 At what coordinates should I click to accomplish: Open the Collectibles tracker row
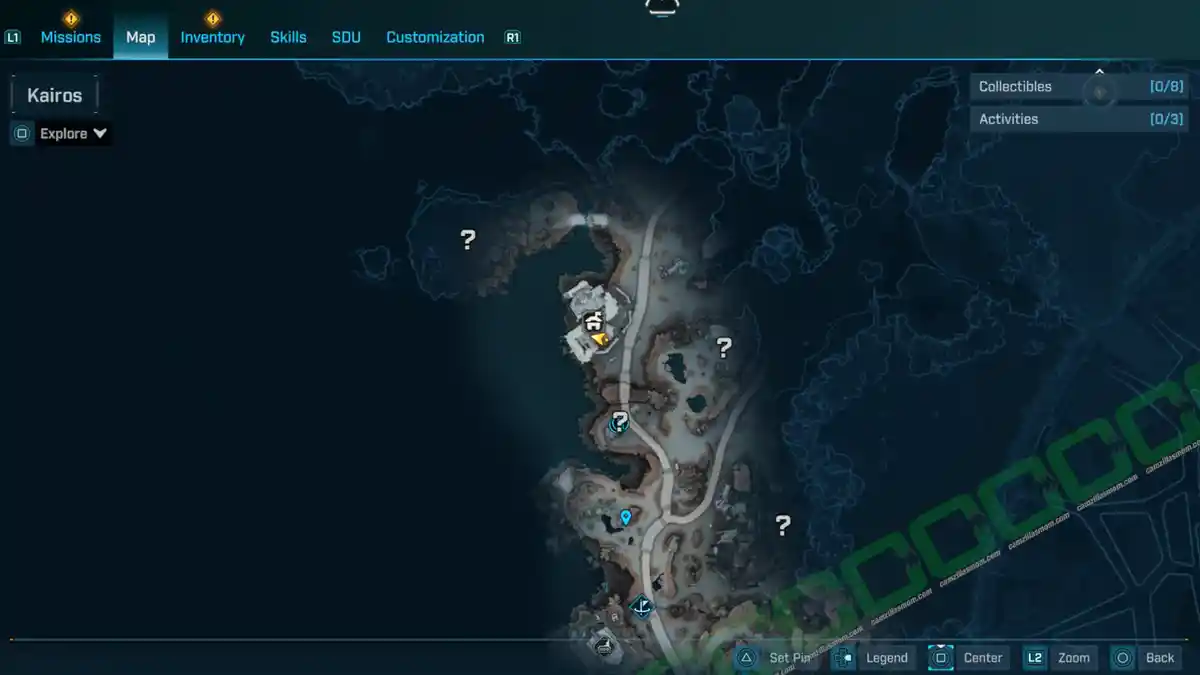[x=1080, y=87]
